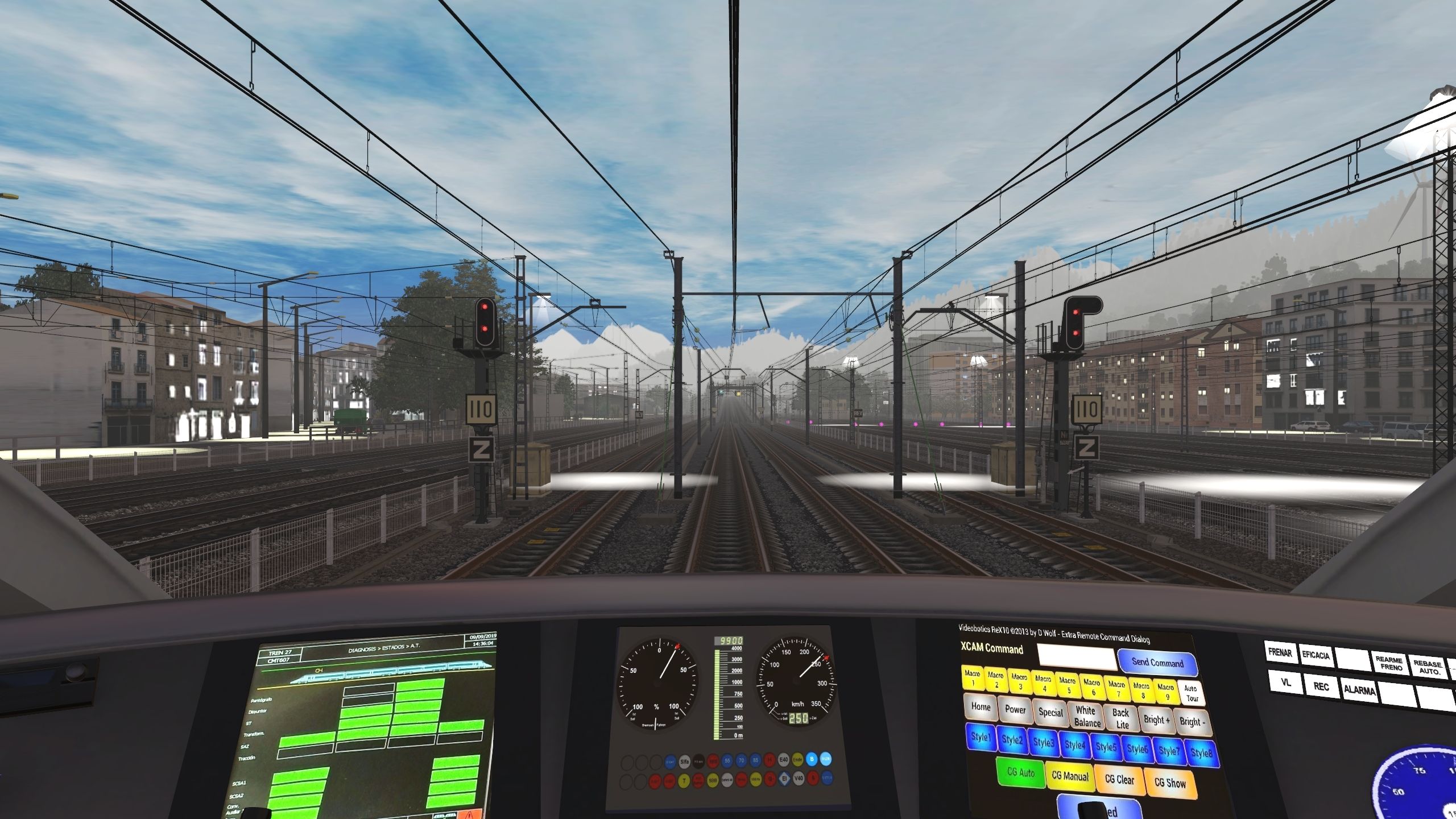Open the Power options on the XCAM panel
The image size is (1456, 819).
[1015, 710]
